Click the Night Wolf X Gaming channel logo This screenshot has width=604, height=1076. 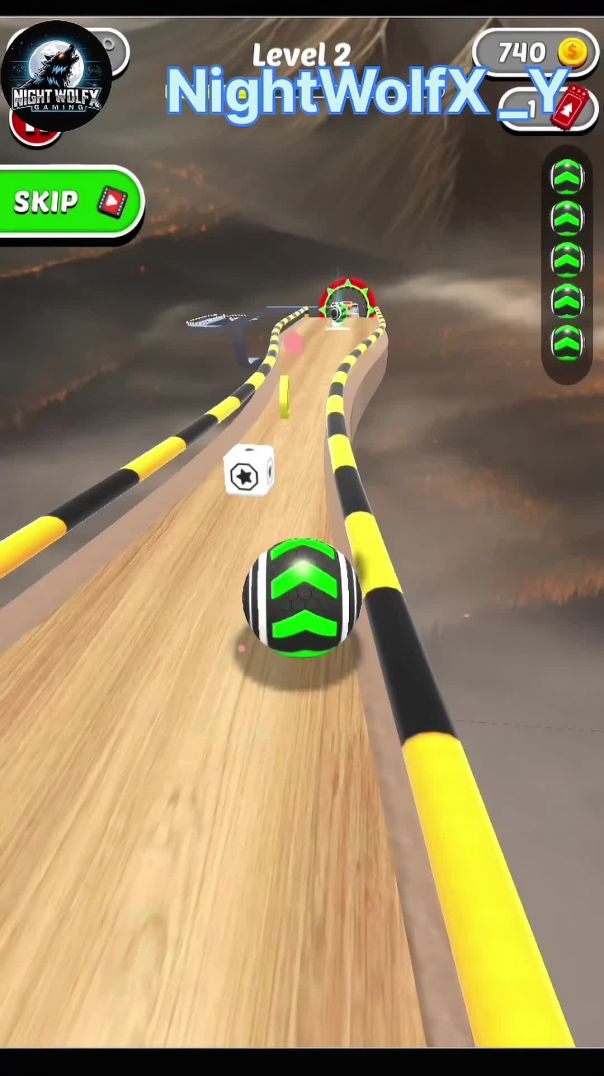tap(55, 76)
